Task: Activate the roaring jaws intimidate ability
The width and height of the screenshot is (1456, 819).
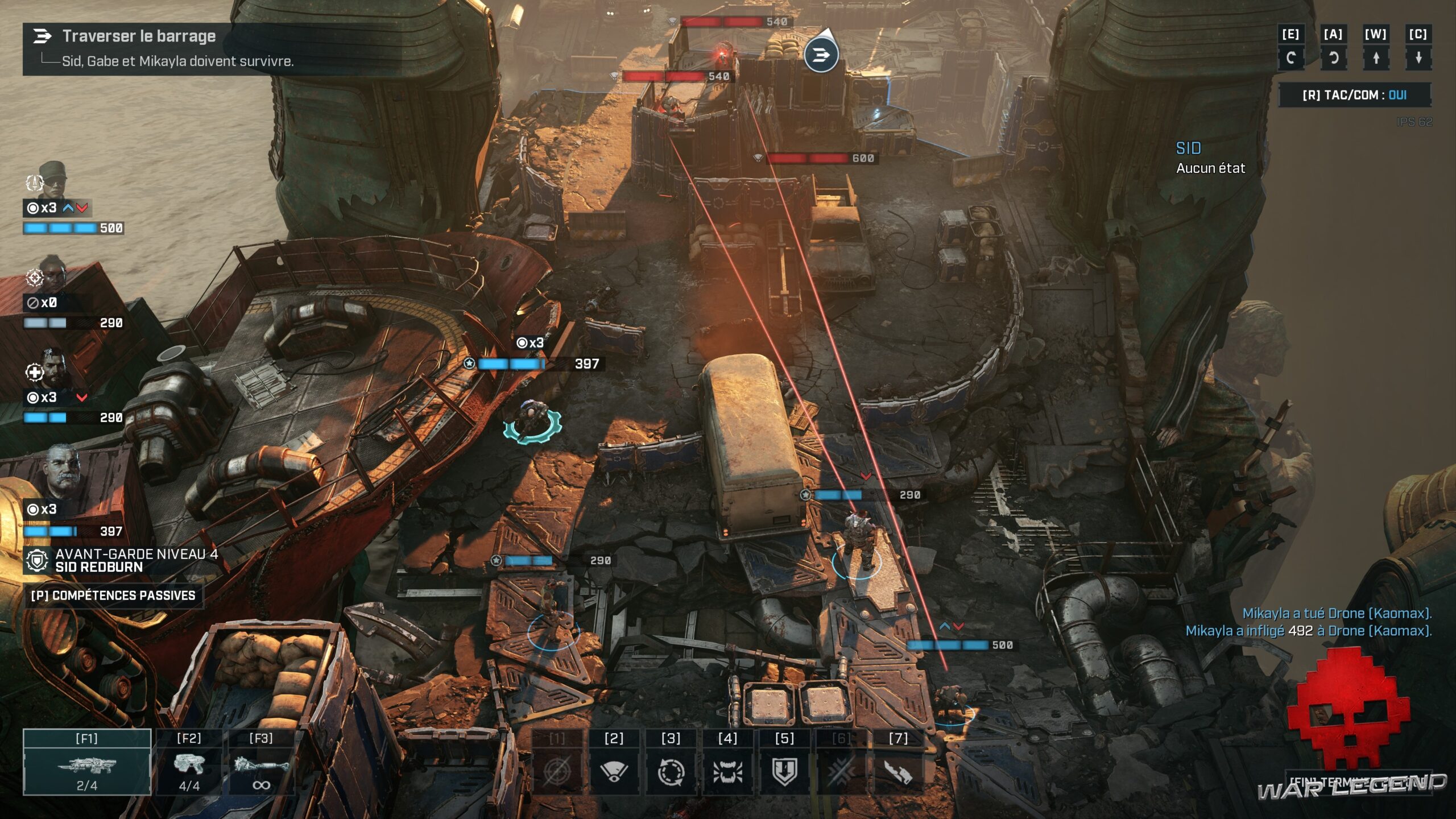Action: 727,771
